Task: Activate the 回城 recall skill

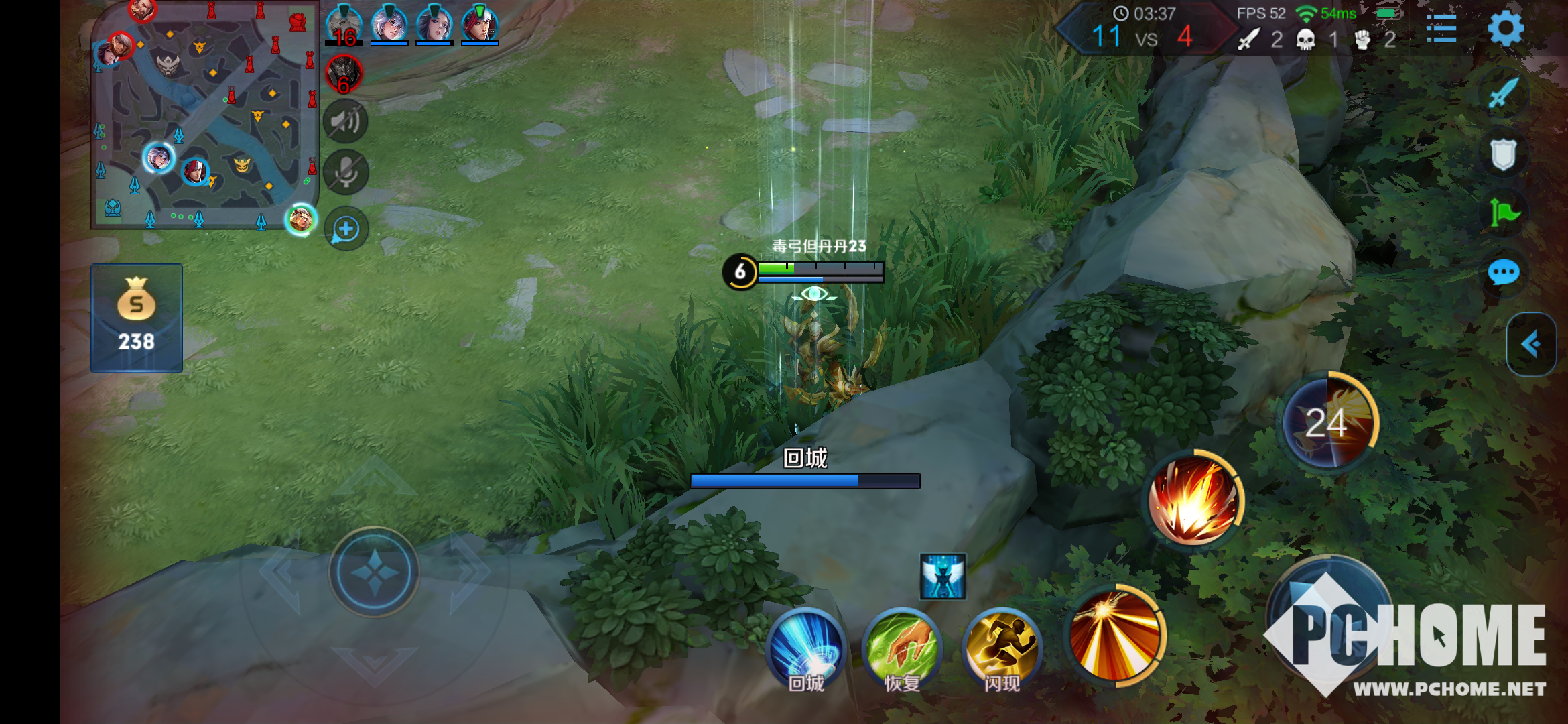Action: coord(805,648)
